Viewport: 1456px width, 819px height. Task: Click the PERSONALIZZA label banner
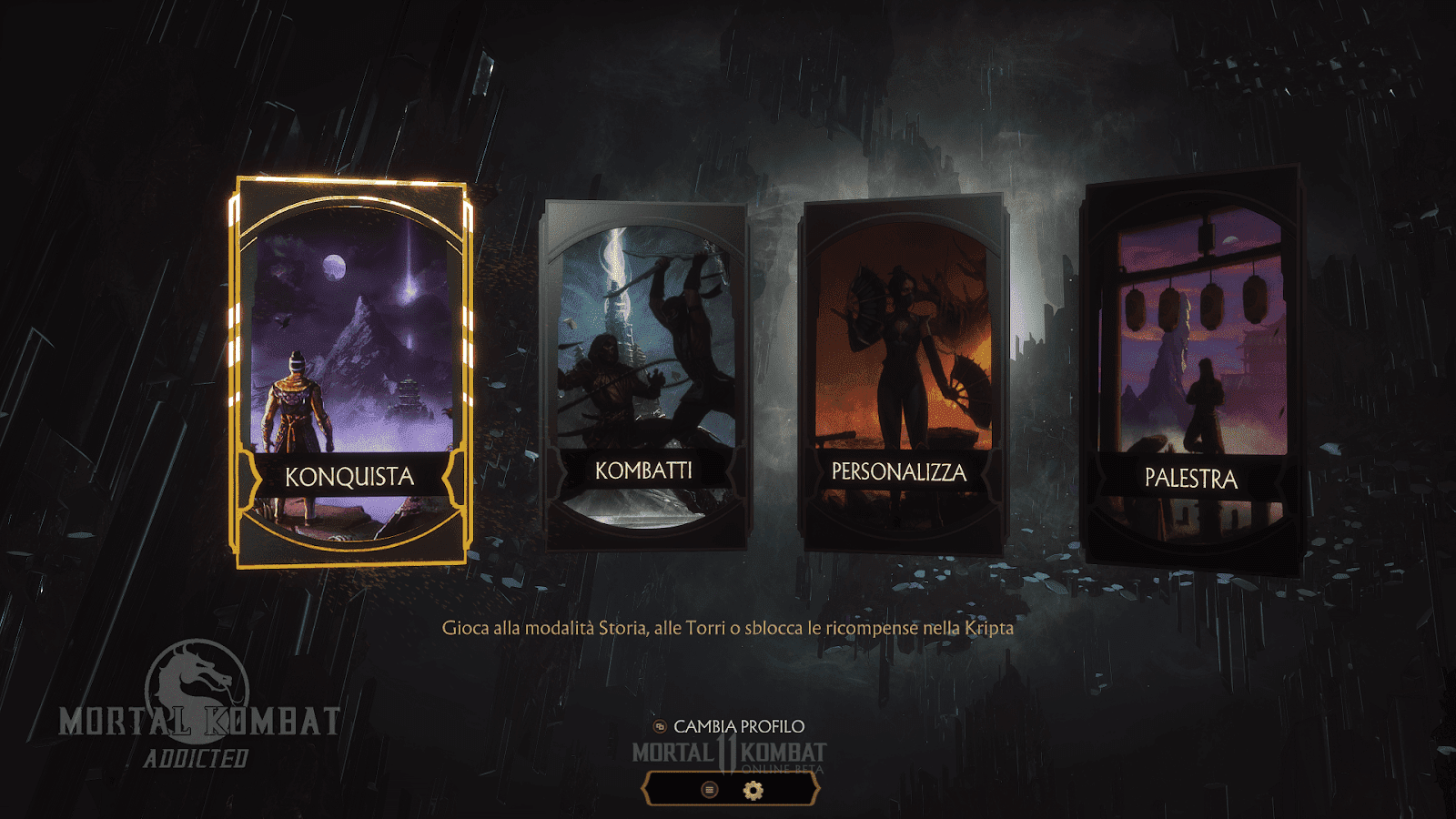[x=900, y=472]
